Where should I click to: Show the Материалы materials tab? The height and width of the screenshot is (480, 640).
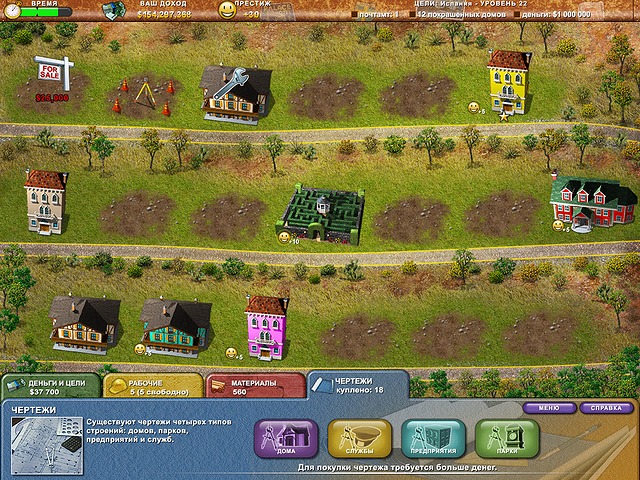coord(254,386)
